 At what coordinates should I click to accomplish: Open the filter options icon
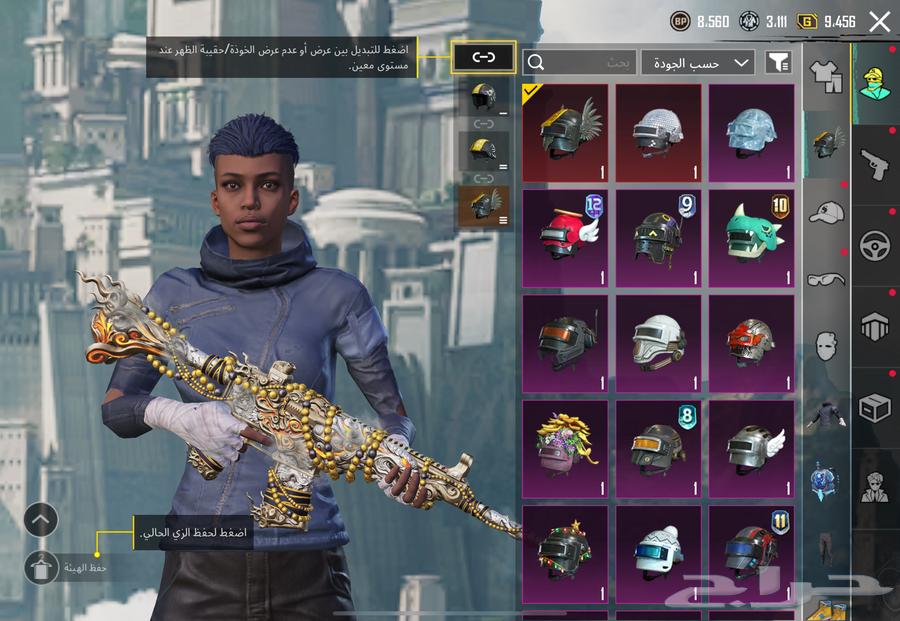pyautogui.click(x=778, y=62)
